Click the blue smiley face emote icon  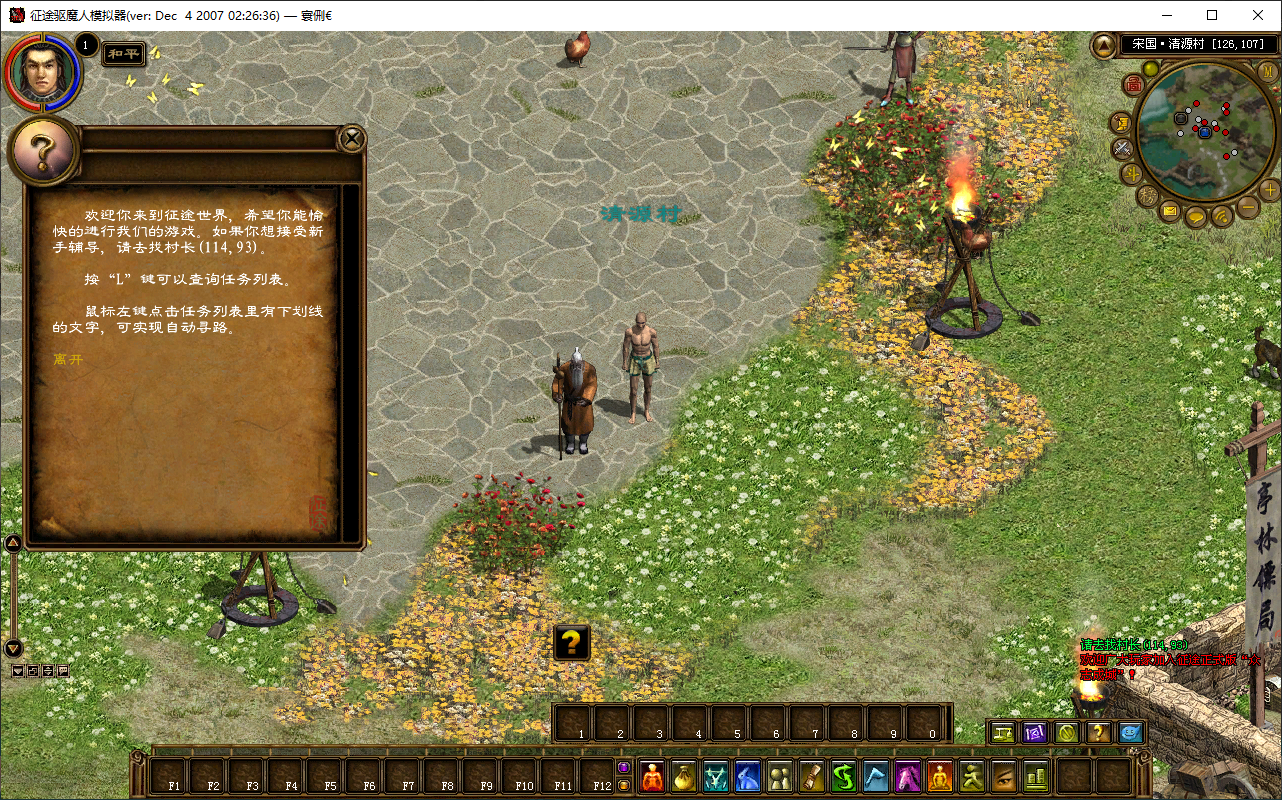pos(1130,732)
